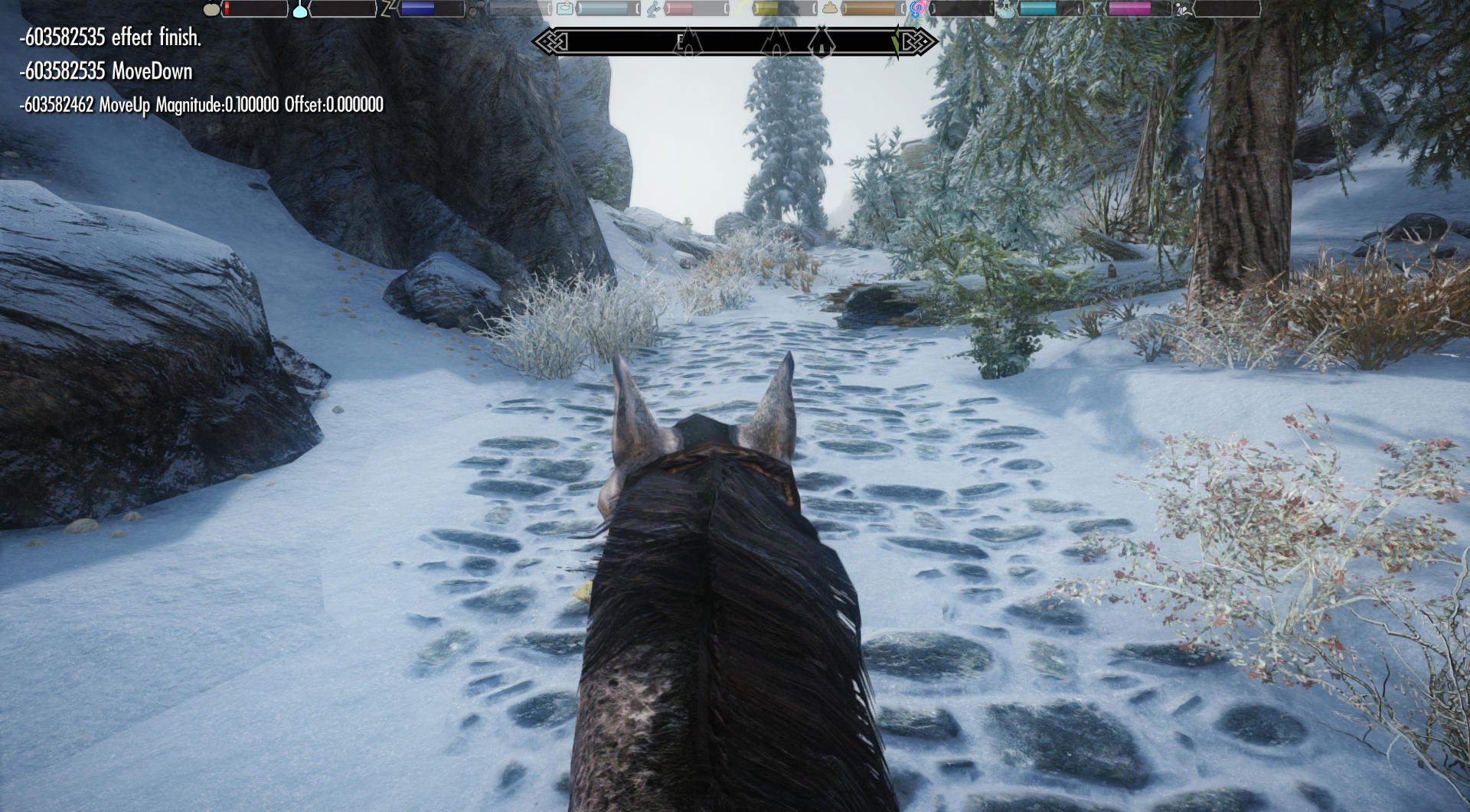
Task: Click the Z-shaped sleep fatigue icon
Action: click(x=389, y=8)
